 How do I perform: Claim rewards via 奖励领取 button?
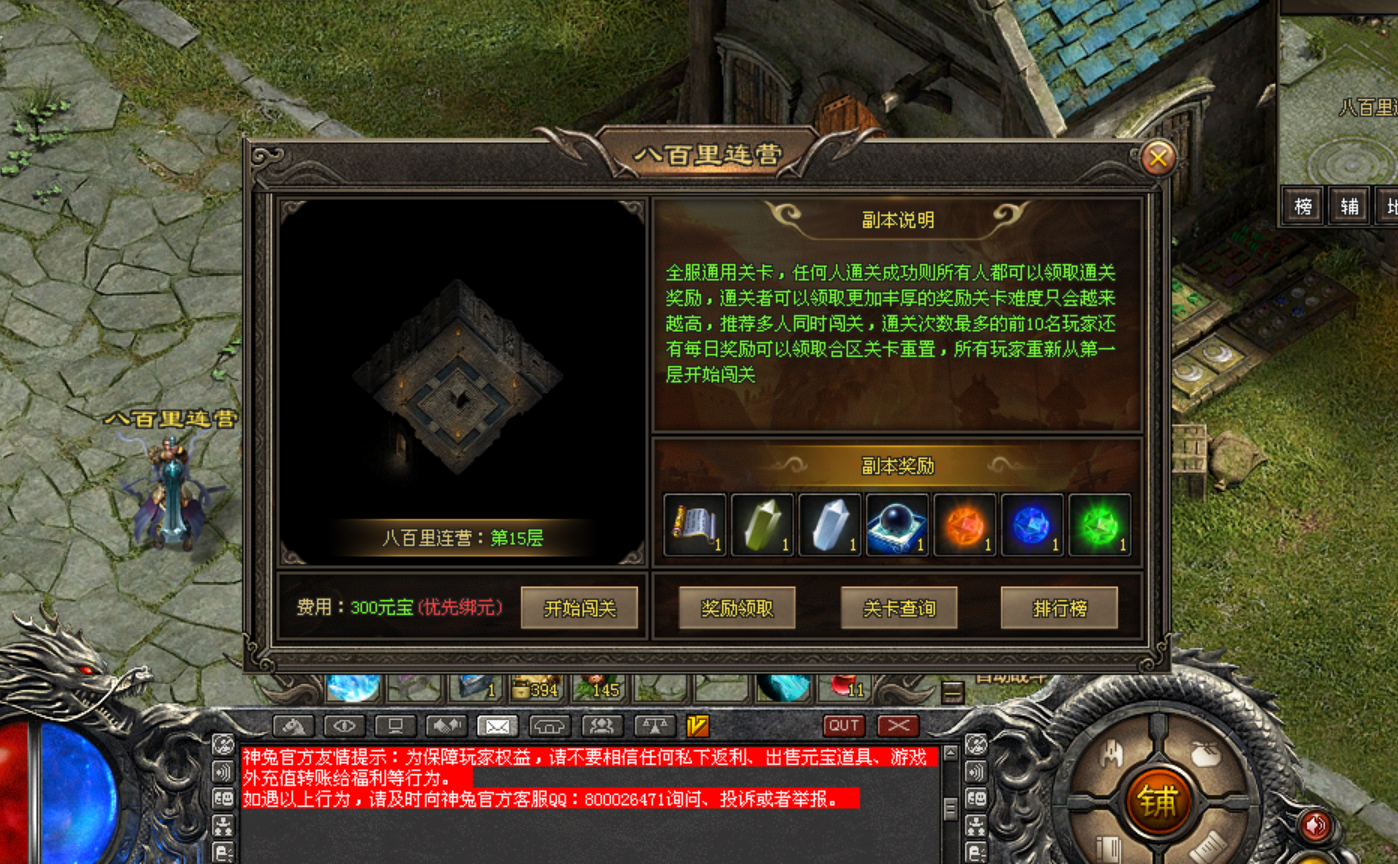(737, 608)
